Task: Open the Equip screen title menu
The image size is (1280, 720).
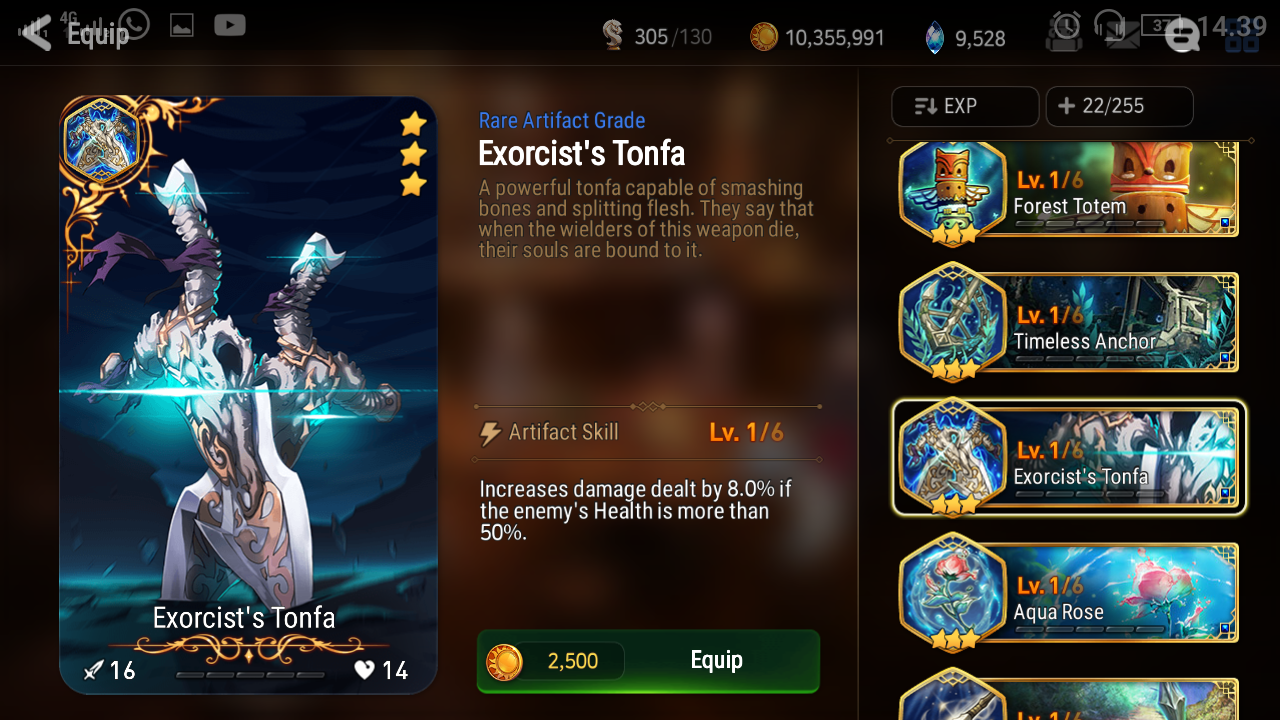Action: [96, 32]
